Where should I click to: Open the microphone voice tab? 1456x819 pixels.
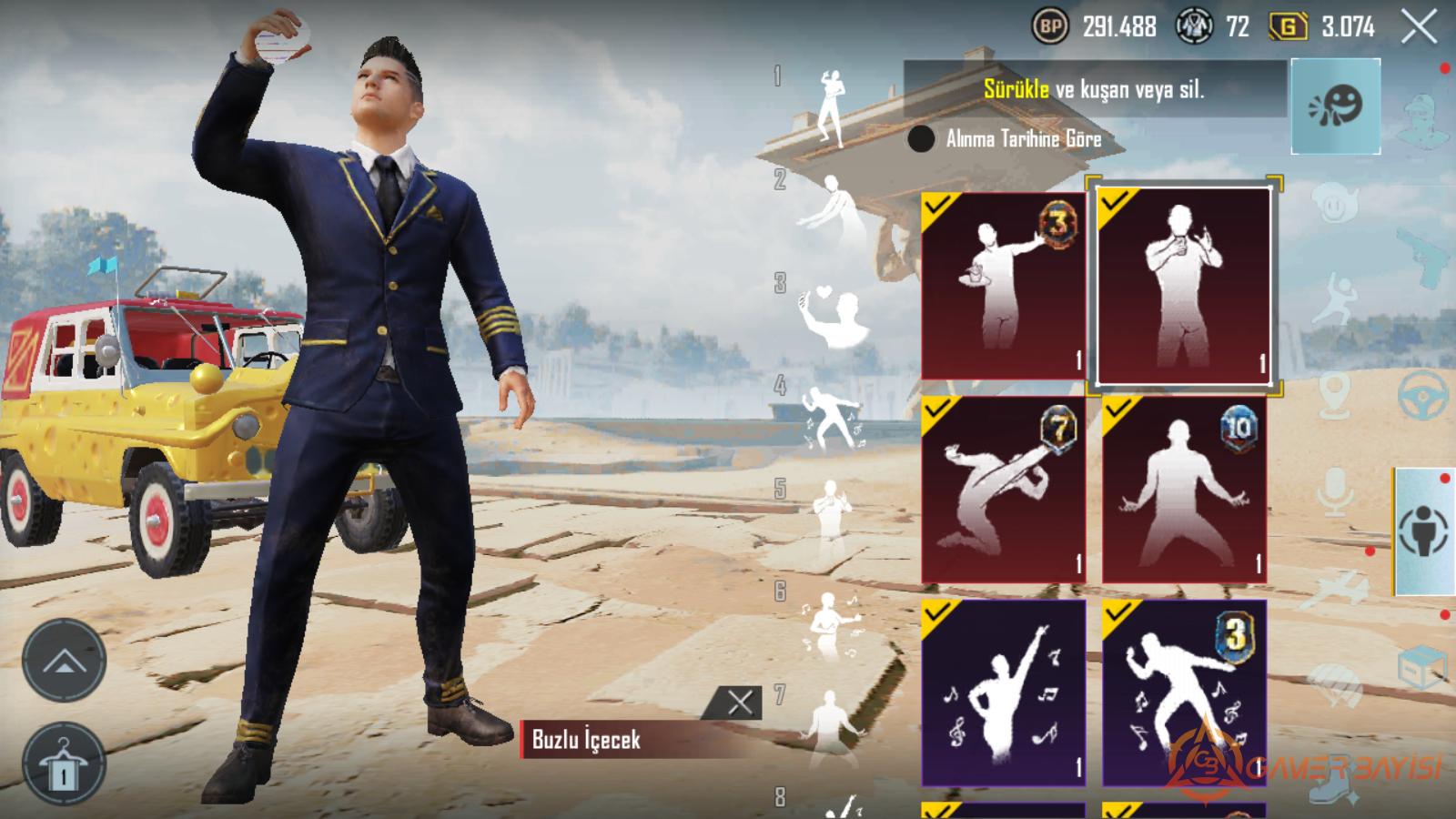[x=1335, y=491]
